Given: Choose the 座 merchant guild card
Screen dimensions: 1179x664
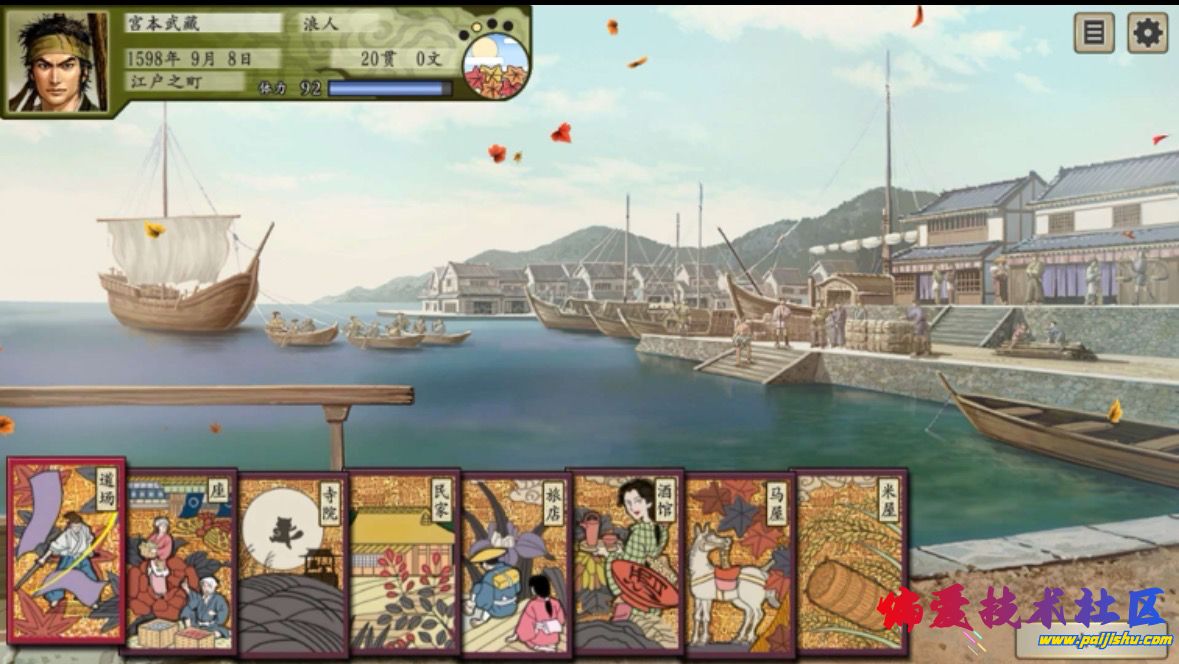Looking at the screenshot, I should coord(180,561).
